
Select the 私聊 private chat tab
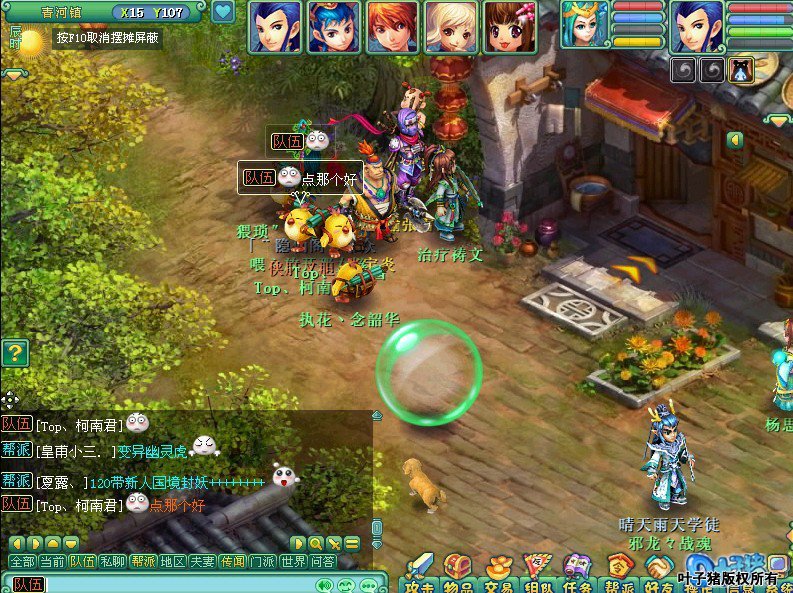pyautogui.click(x=113, y=562)
